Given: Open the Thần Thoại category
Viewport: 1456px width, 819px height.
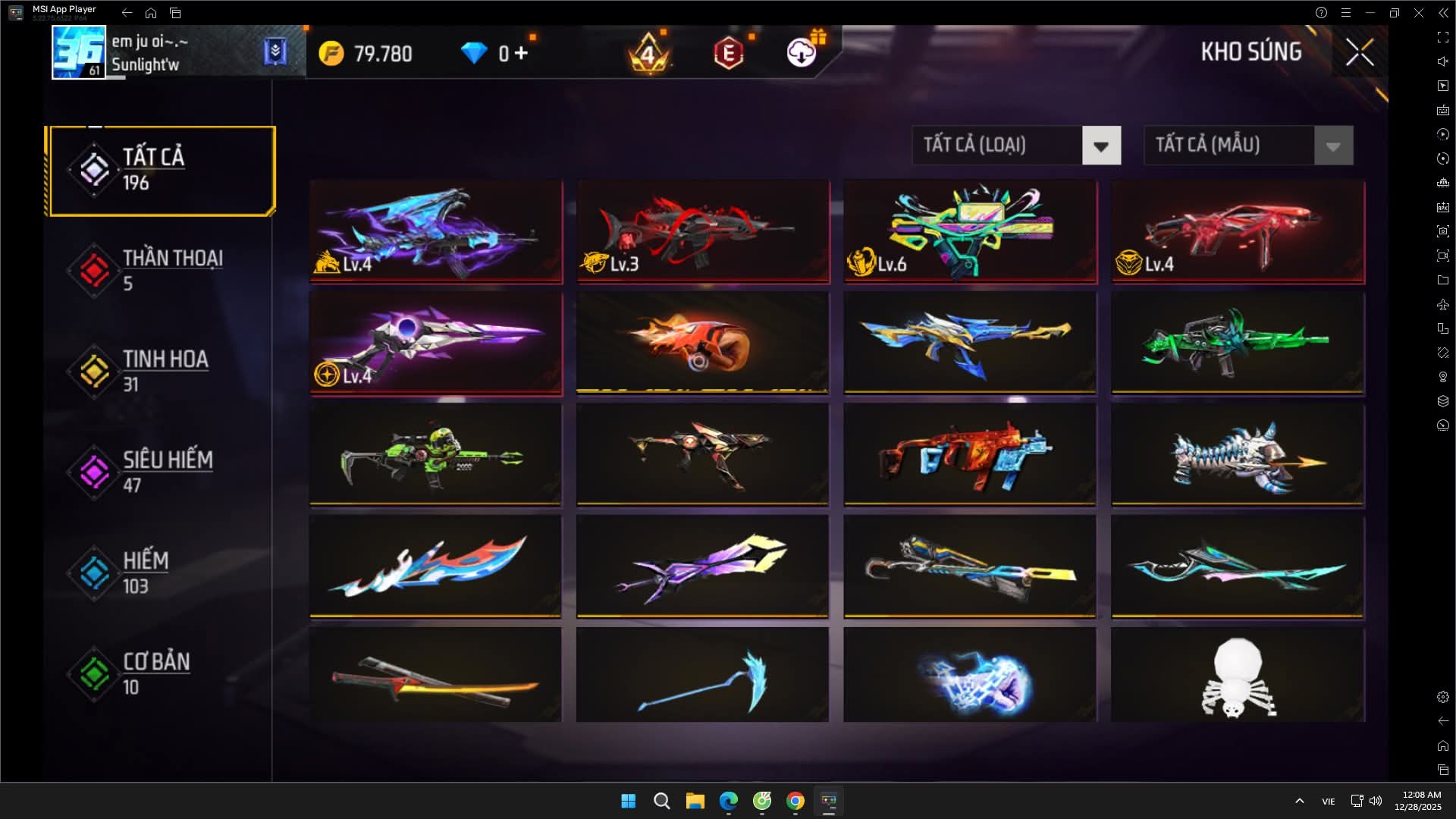Looking at the screenshot, I should tap(160, 271).
